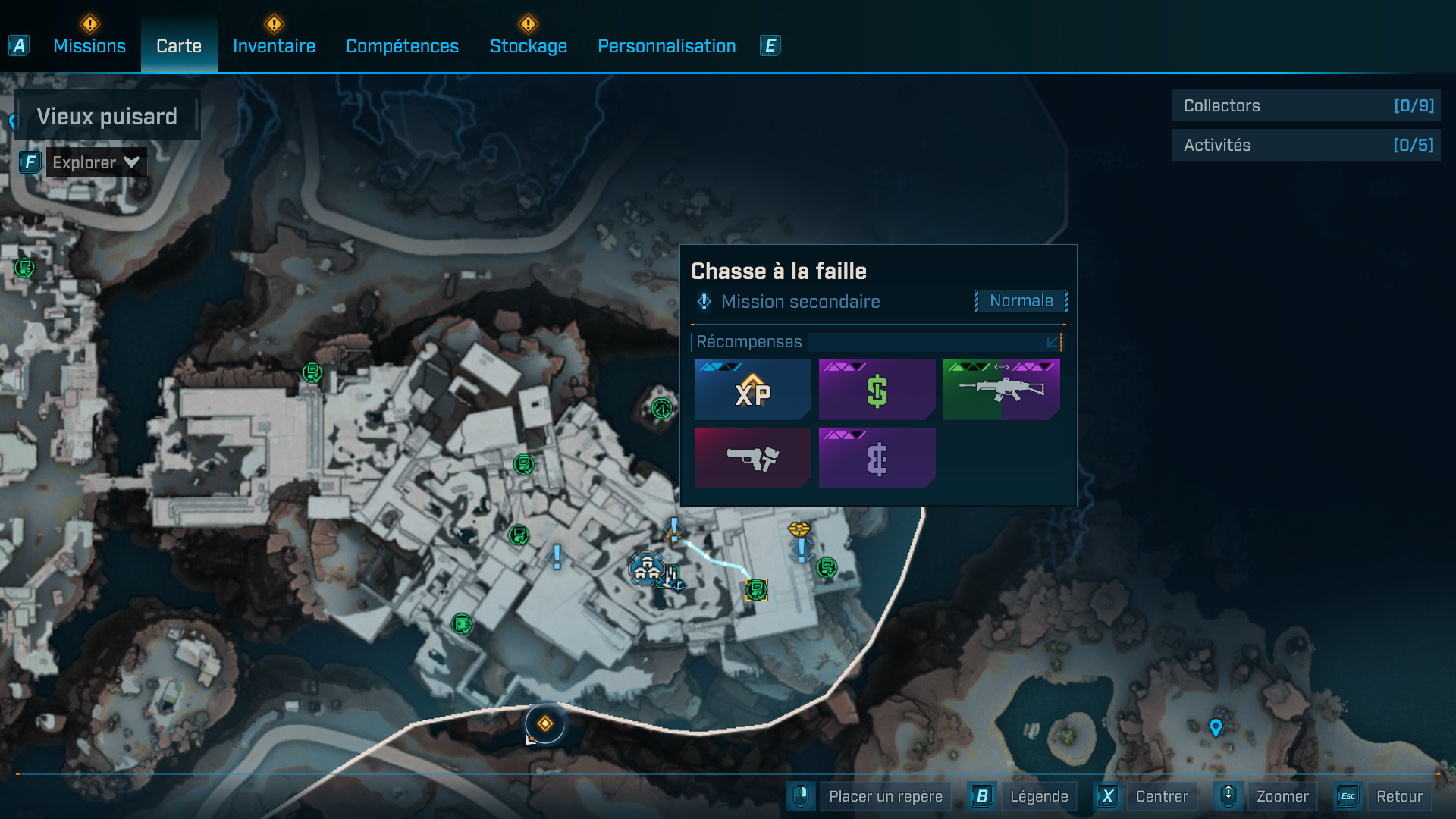Switch to the Missions tab
Image resolution: width=1456 pixels, height=819 pixels.
click(89, 46)
